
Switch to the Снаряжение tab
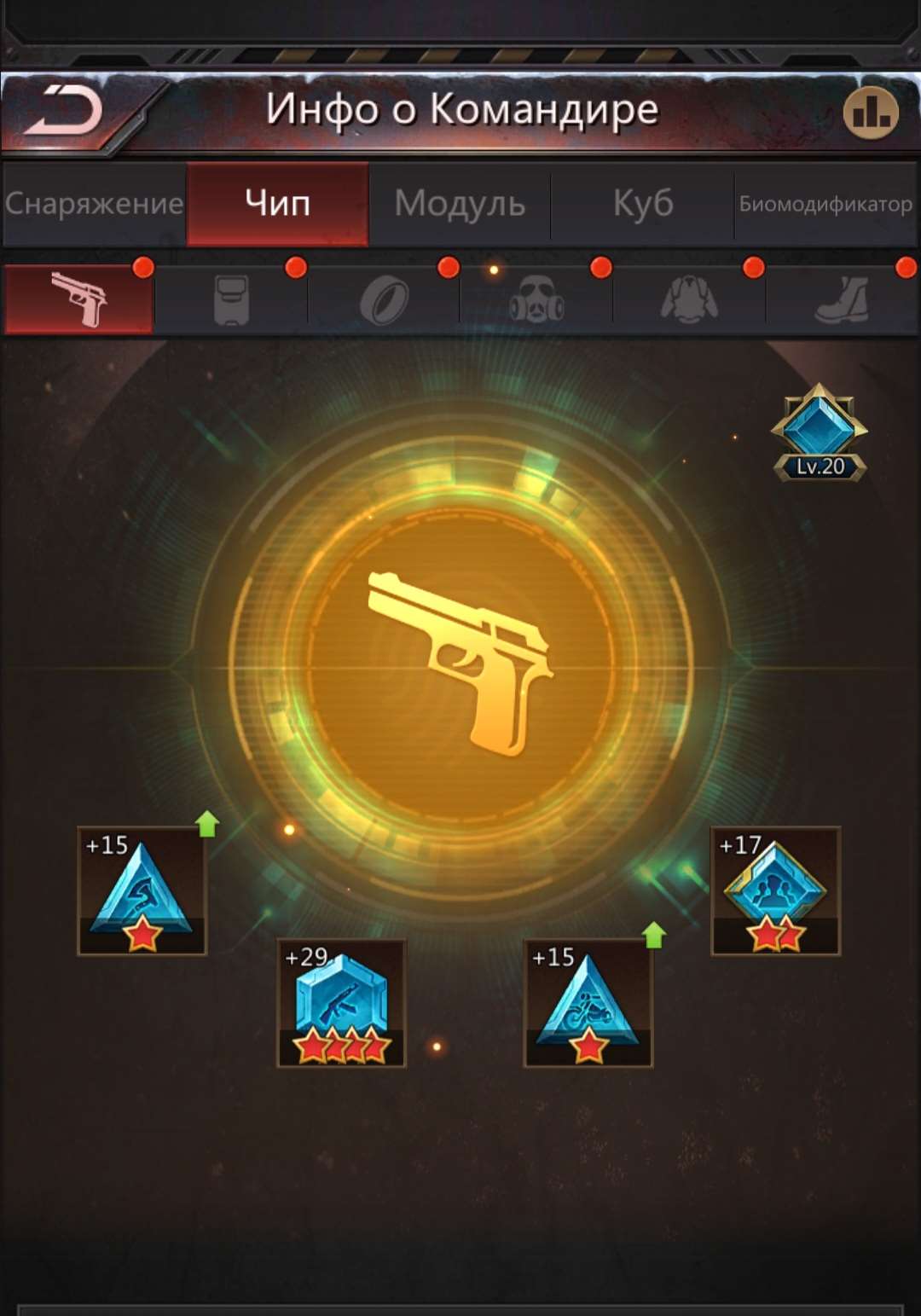[x=94, y=204]
